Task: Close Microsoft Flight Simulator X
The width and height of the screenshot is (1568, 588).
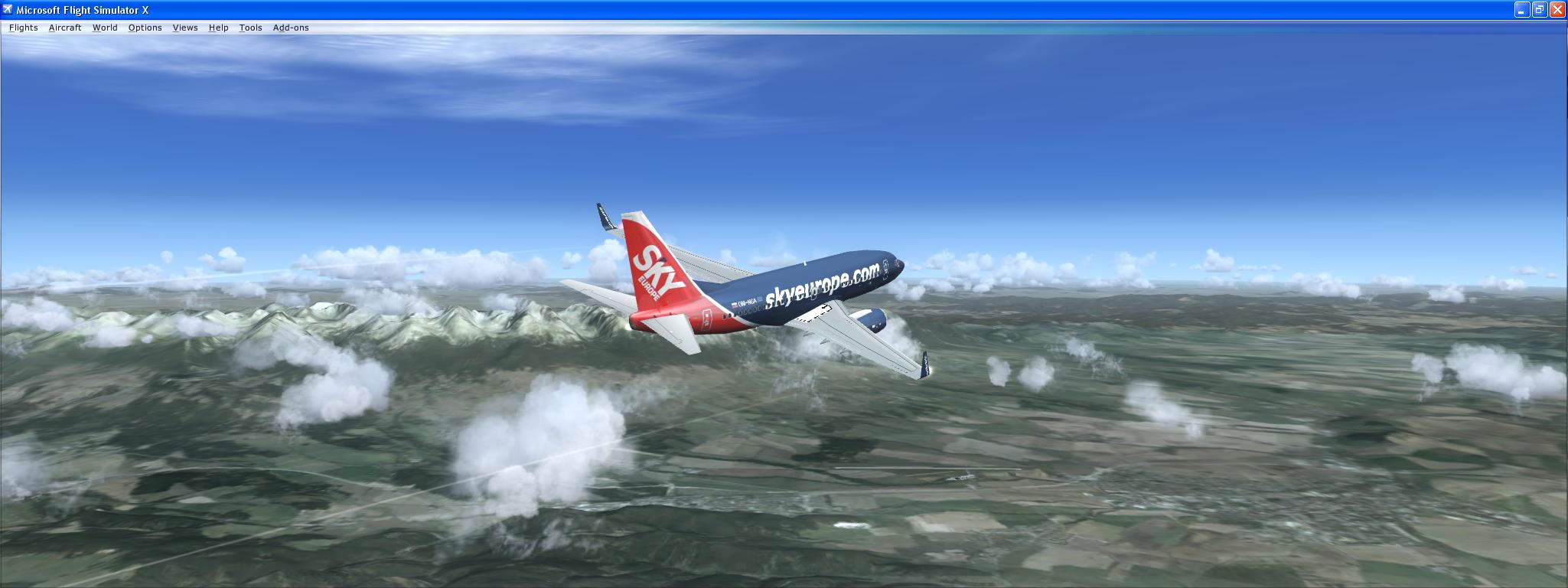Action: (x=1559, y=10)
